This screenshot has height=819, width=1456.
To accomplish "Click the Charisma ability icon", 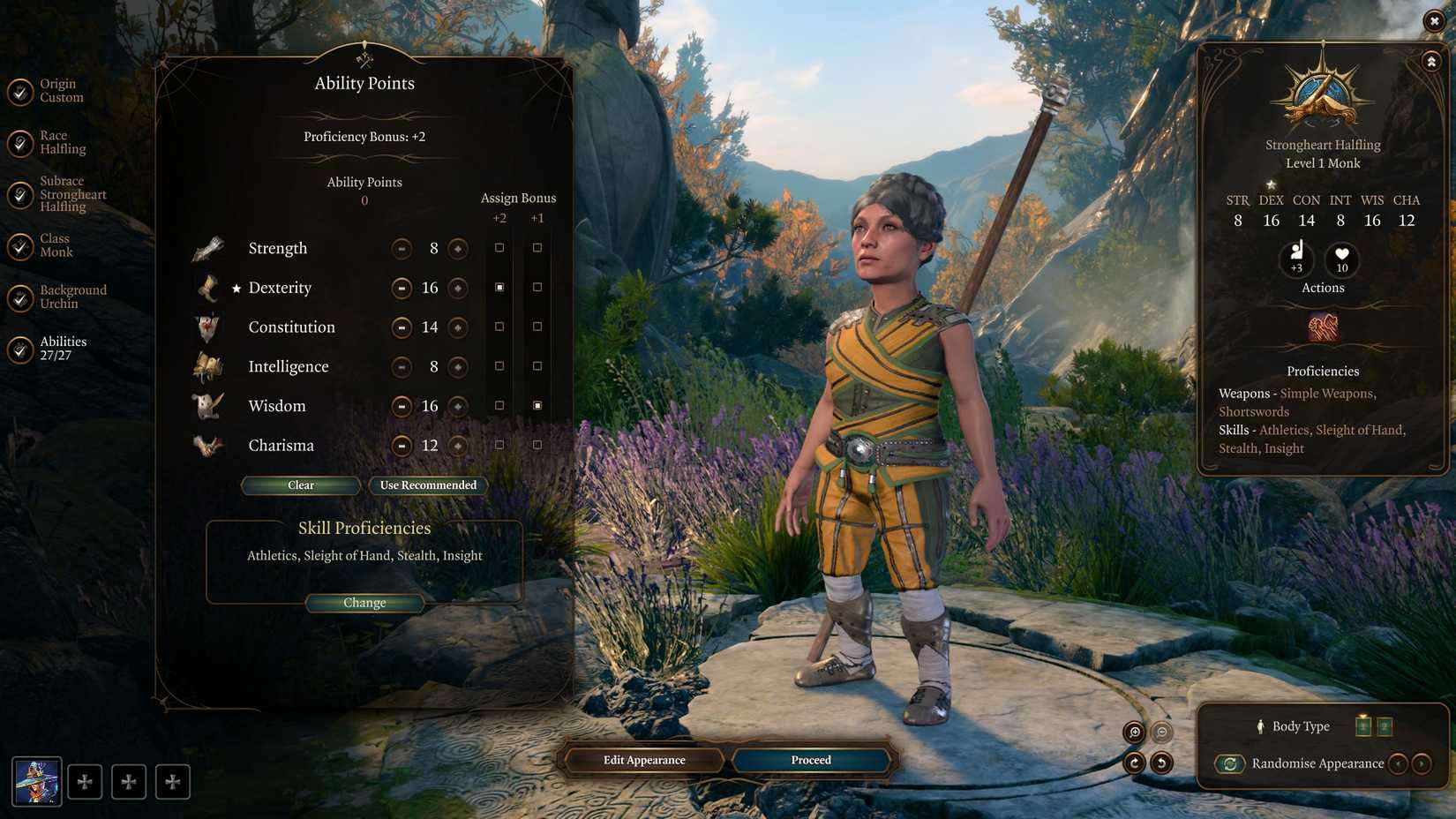I will pos(208,445).
